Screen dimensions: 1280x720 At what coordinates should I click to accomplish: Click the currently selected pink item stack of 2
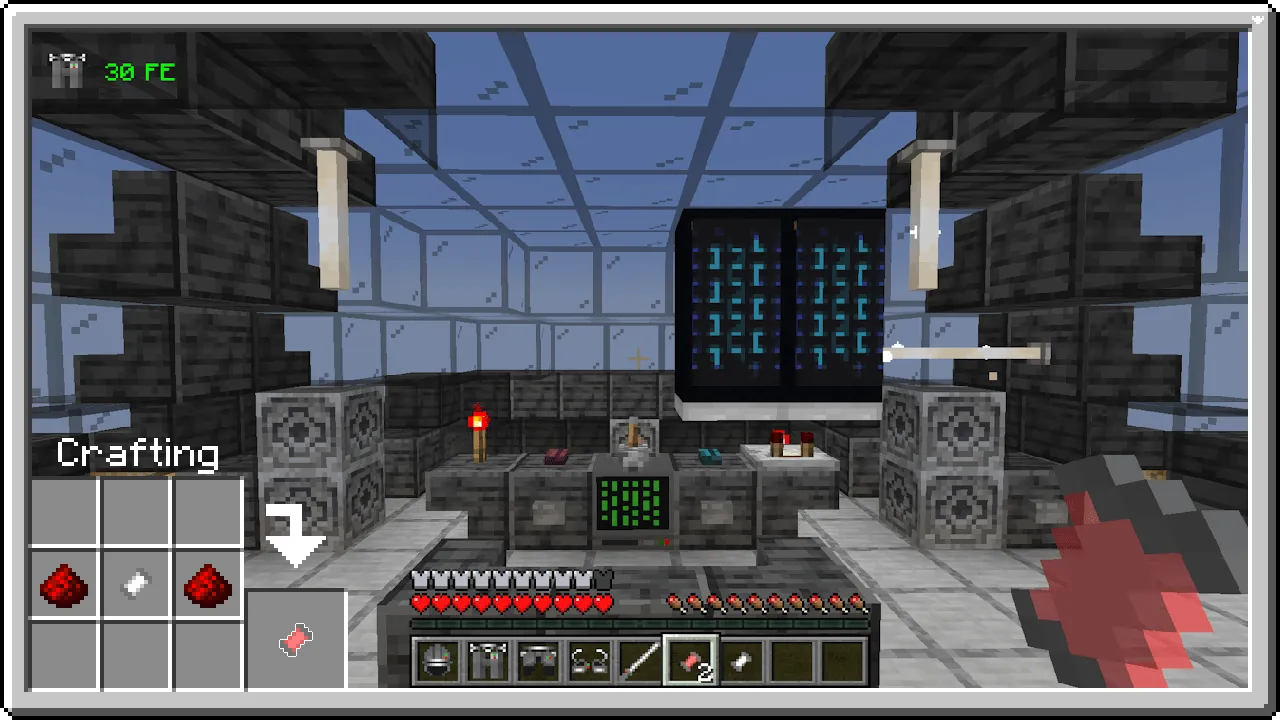(690, 659)
